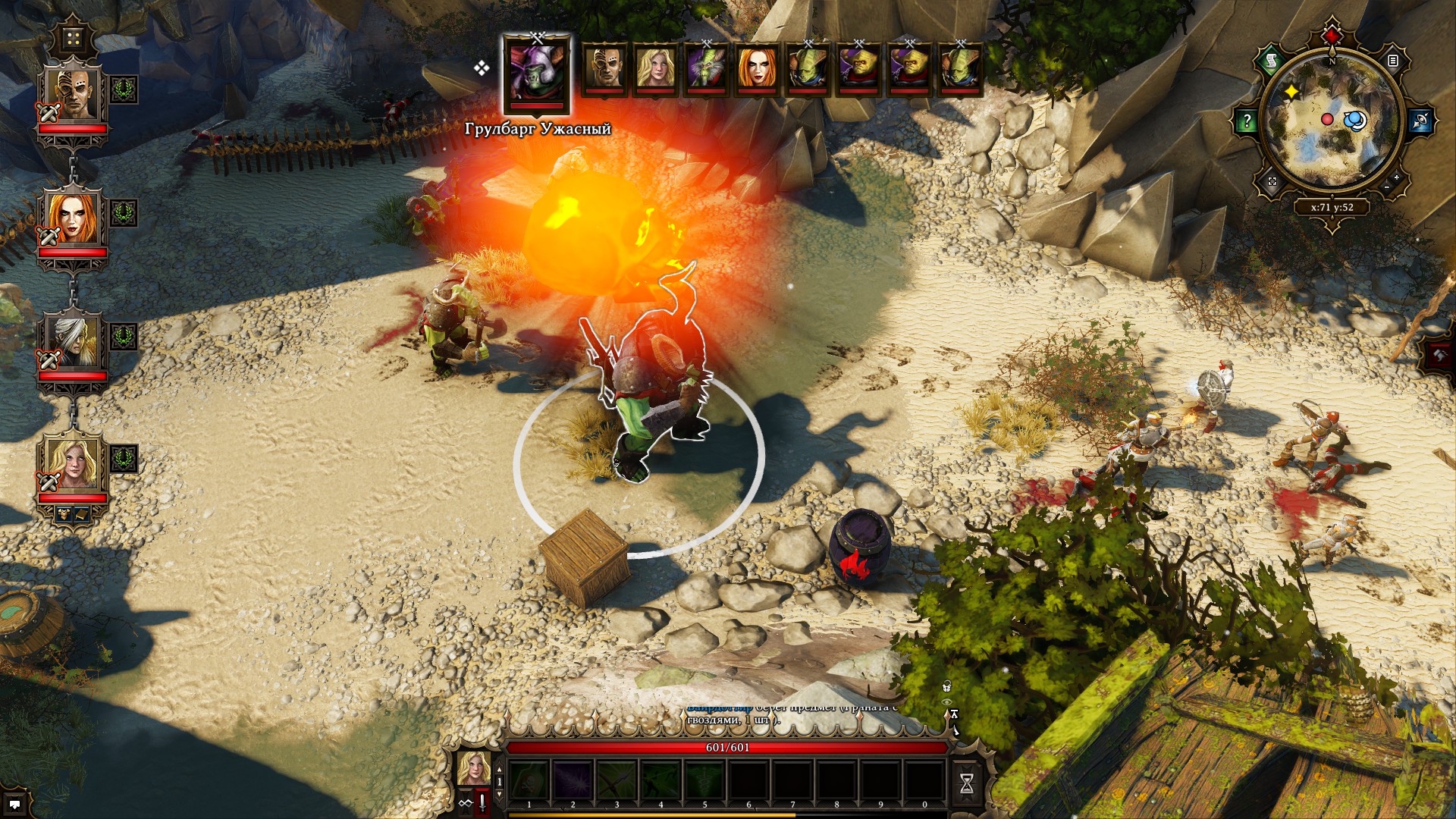The height and width of the screenshot is (819, 1456).
Task: Select the white-haired party member portrait
Action: (73, 343)
